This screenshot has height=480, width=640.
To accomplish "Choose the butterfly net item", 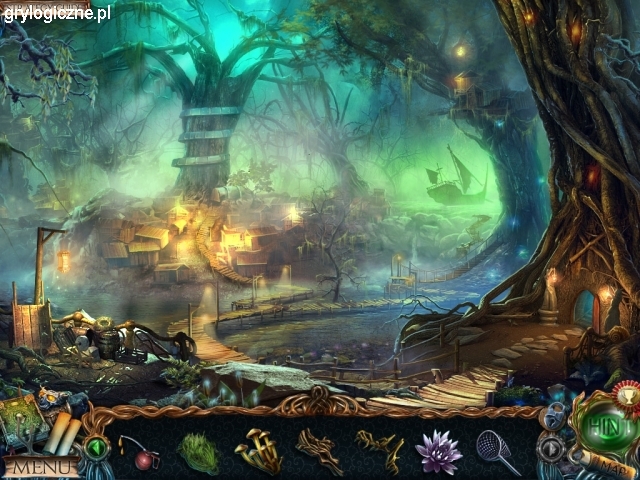I will tap(497, 451).
